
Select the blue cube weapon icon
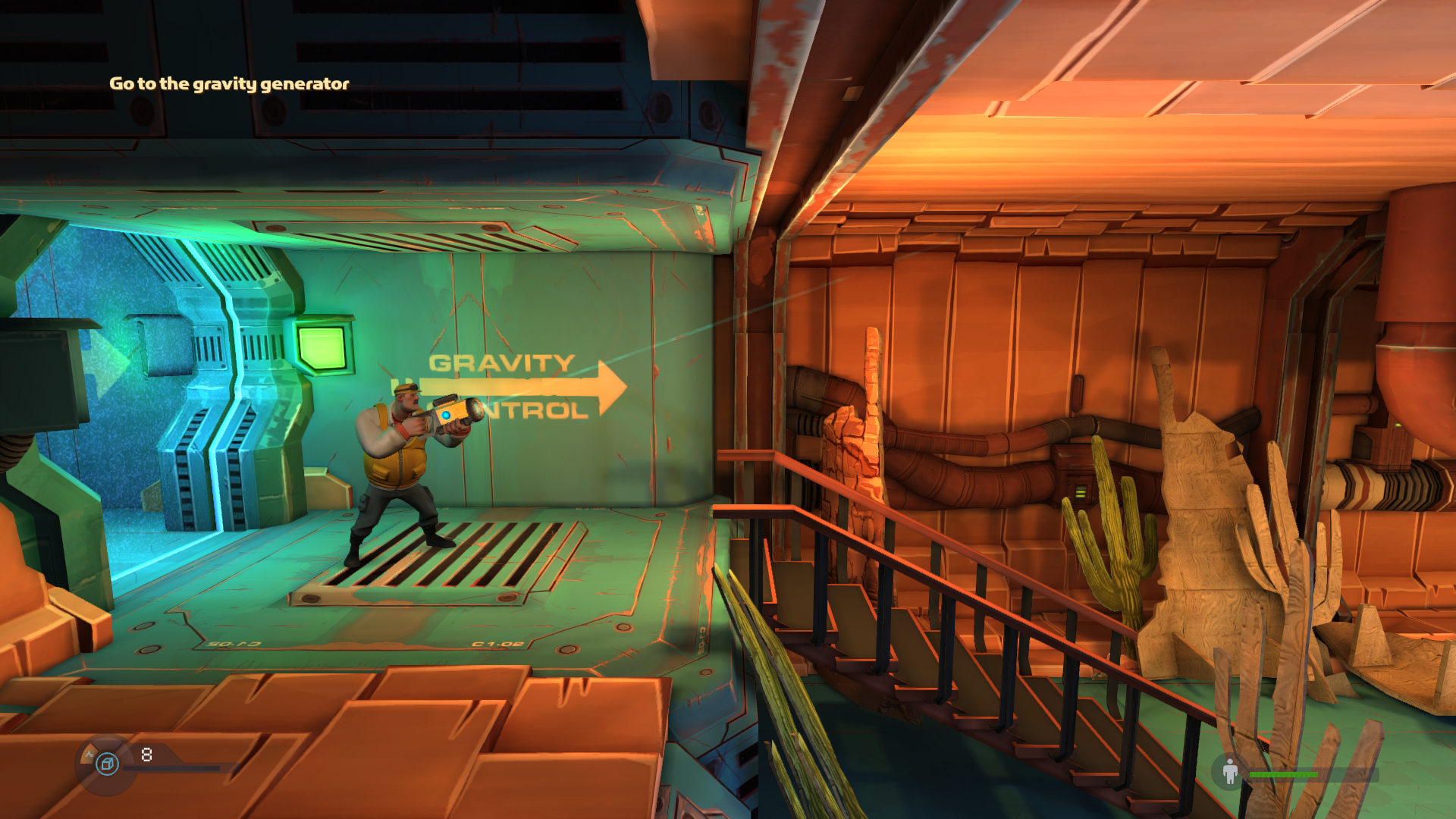click(x=108, y=764)
